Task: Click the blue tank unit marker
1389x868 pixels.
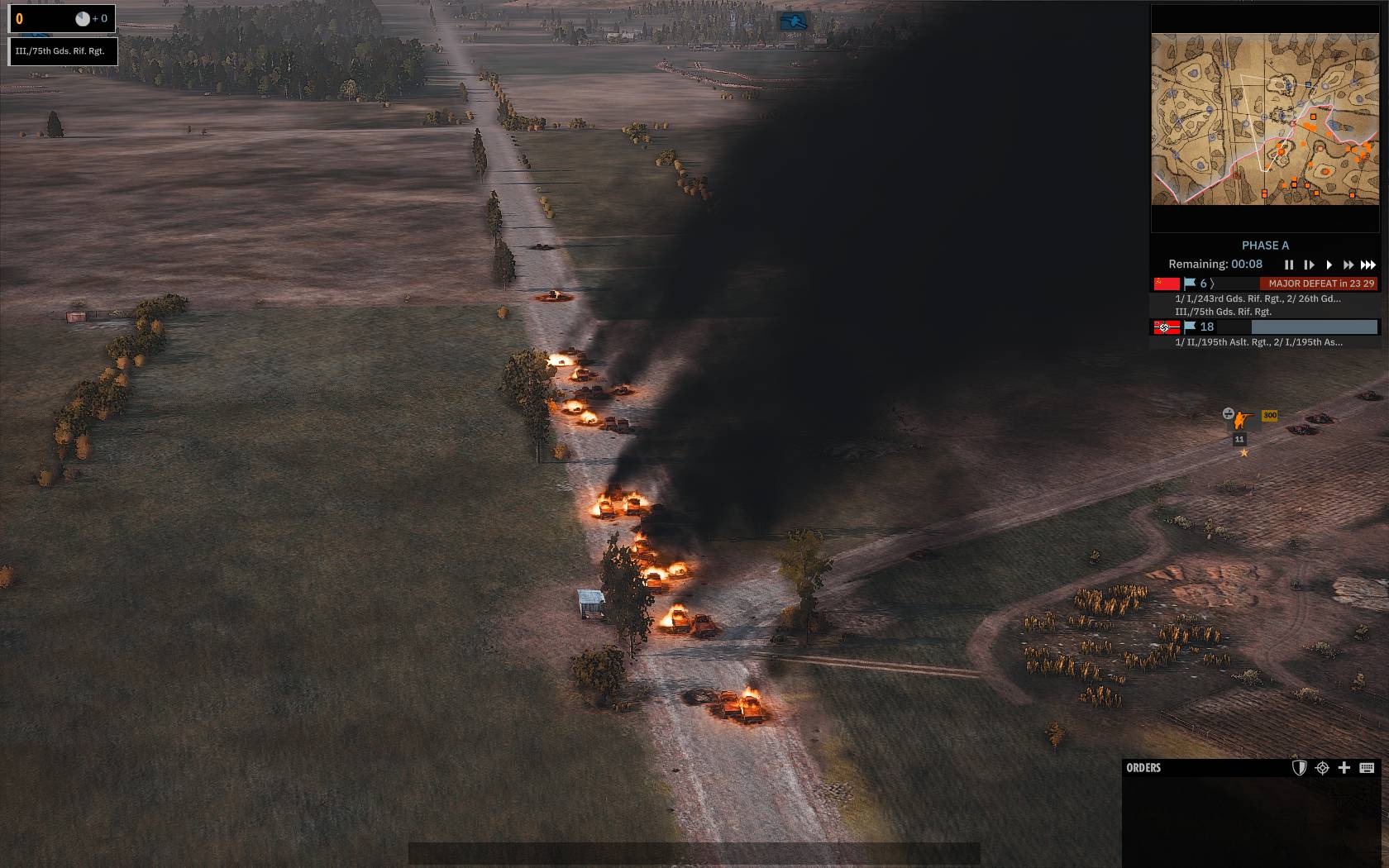Action: [794, 21]
